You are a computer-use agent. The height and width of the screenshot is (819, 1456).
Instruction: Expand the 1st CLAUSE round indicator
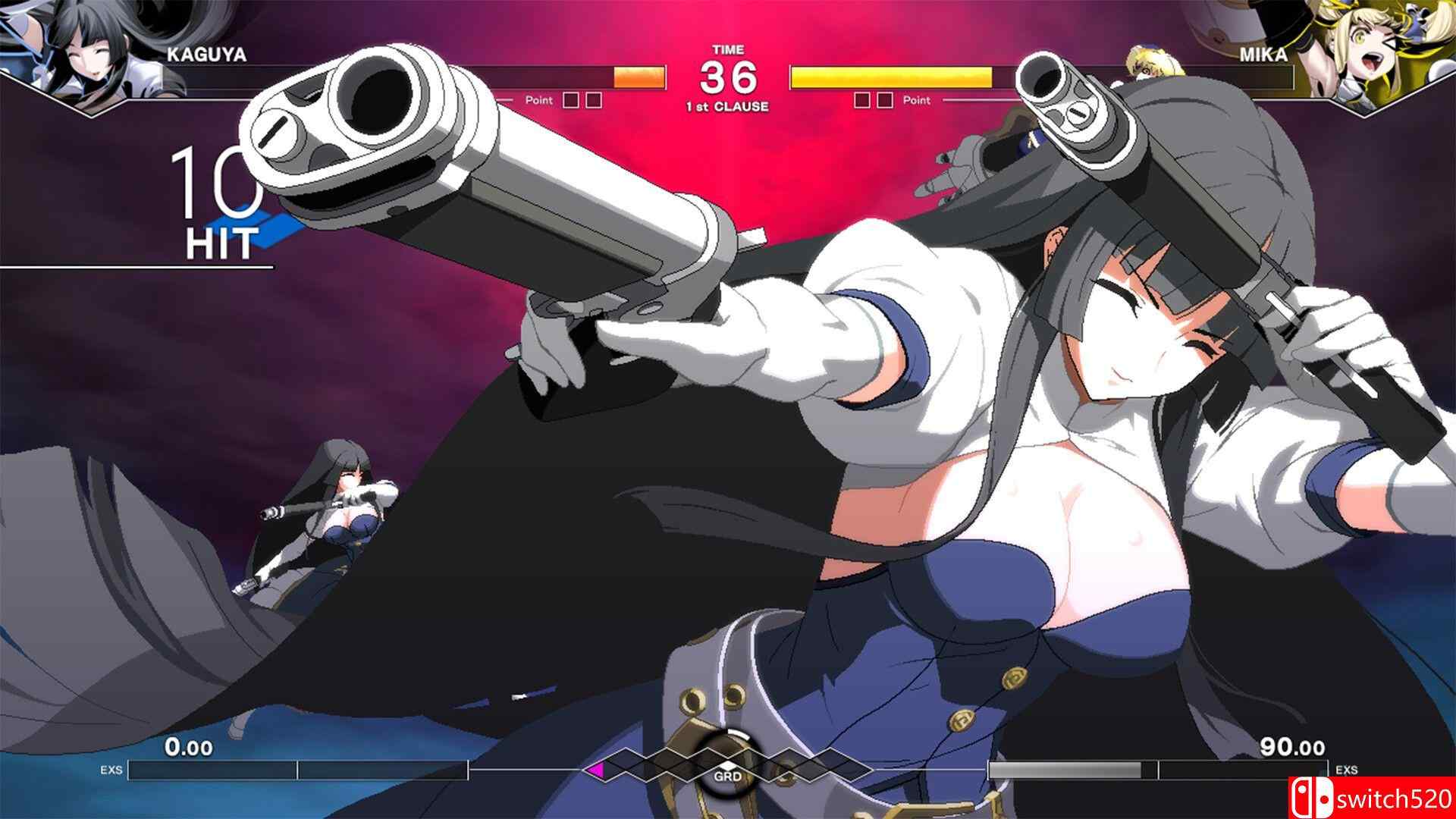click(x=730, y=106)
